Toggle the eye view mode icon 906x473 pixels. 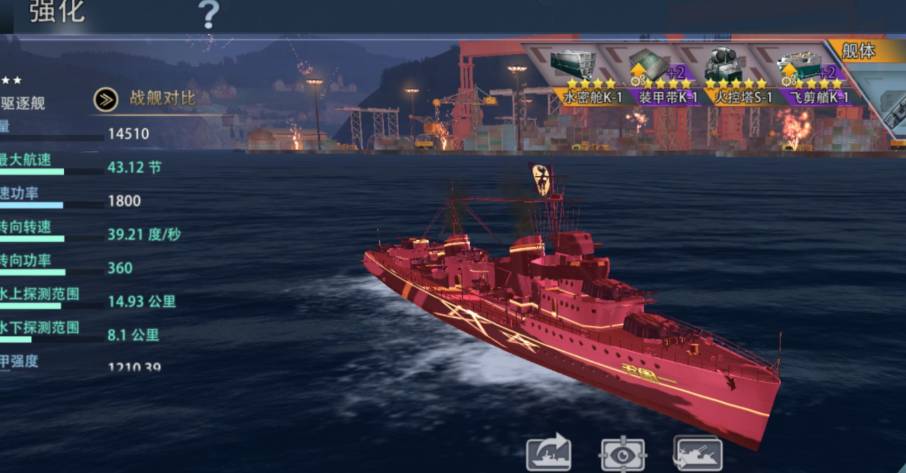tap(622, 453)
